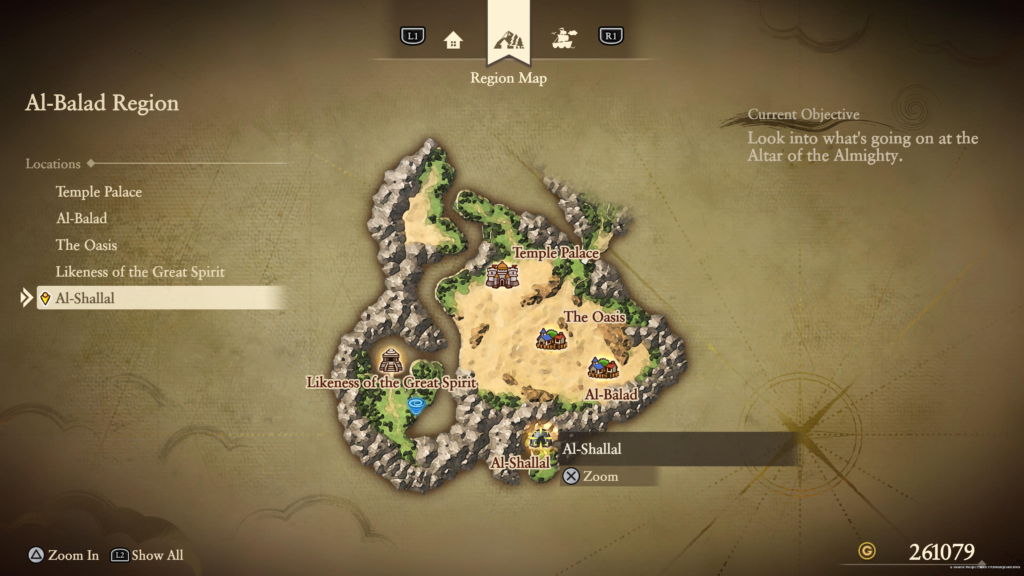Select The Oasis list entry
This screenshot has width=1024, height=576.
point(86,245)
